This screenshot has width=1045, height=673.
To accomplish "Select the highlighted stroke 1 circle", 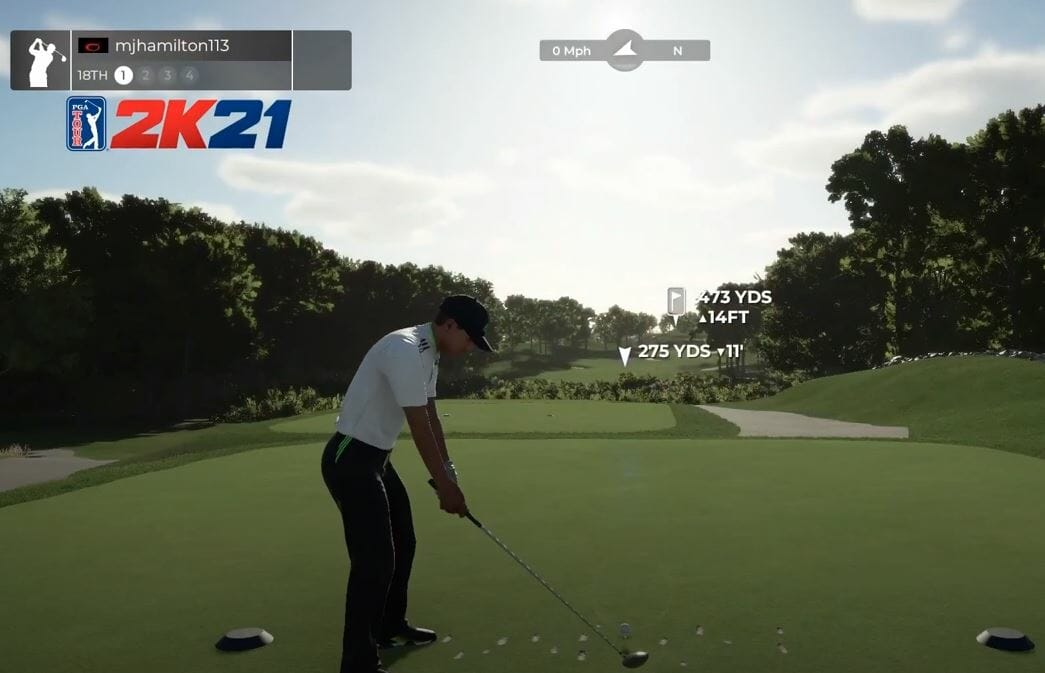I will click(123, 75).
